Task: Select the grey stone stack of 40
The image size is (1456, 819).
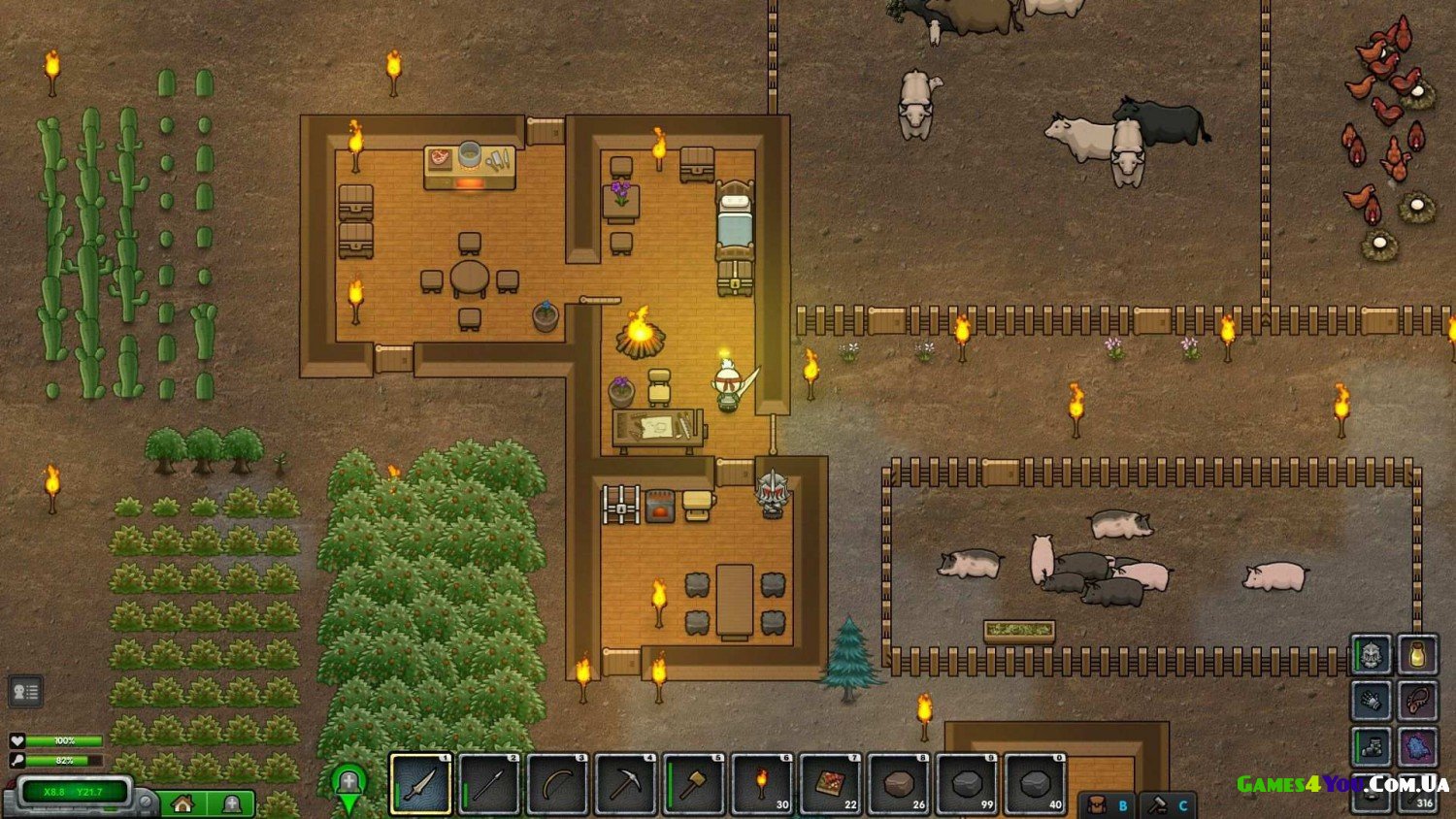Action: [x=1036, y=783]
